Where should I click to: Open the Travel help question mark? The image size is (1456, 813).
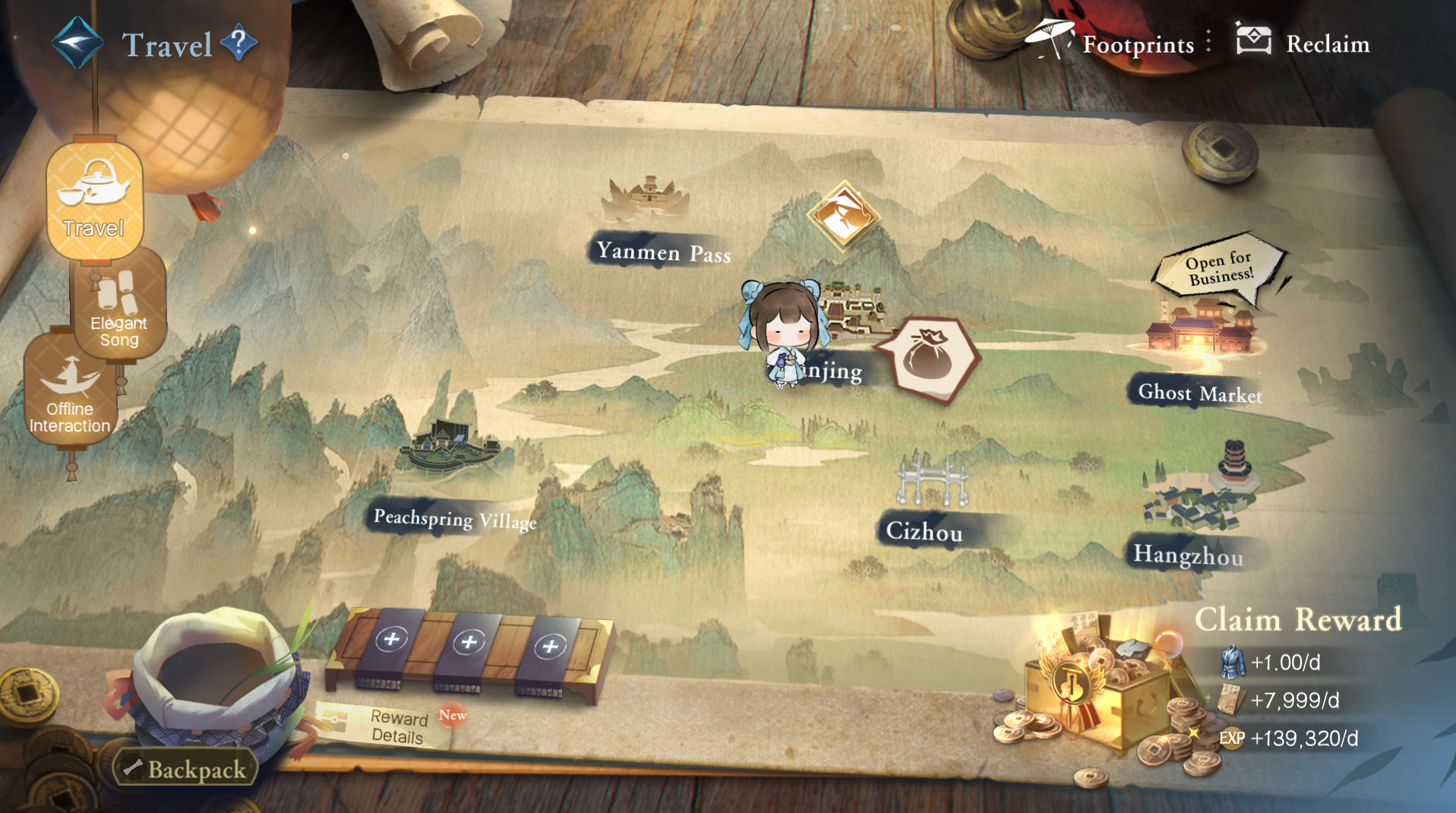coord(238,43)
